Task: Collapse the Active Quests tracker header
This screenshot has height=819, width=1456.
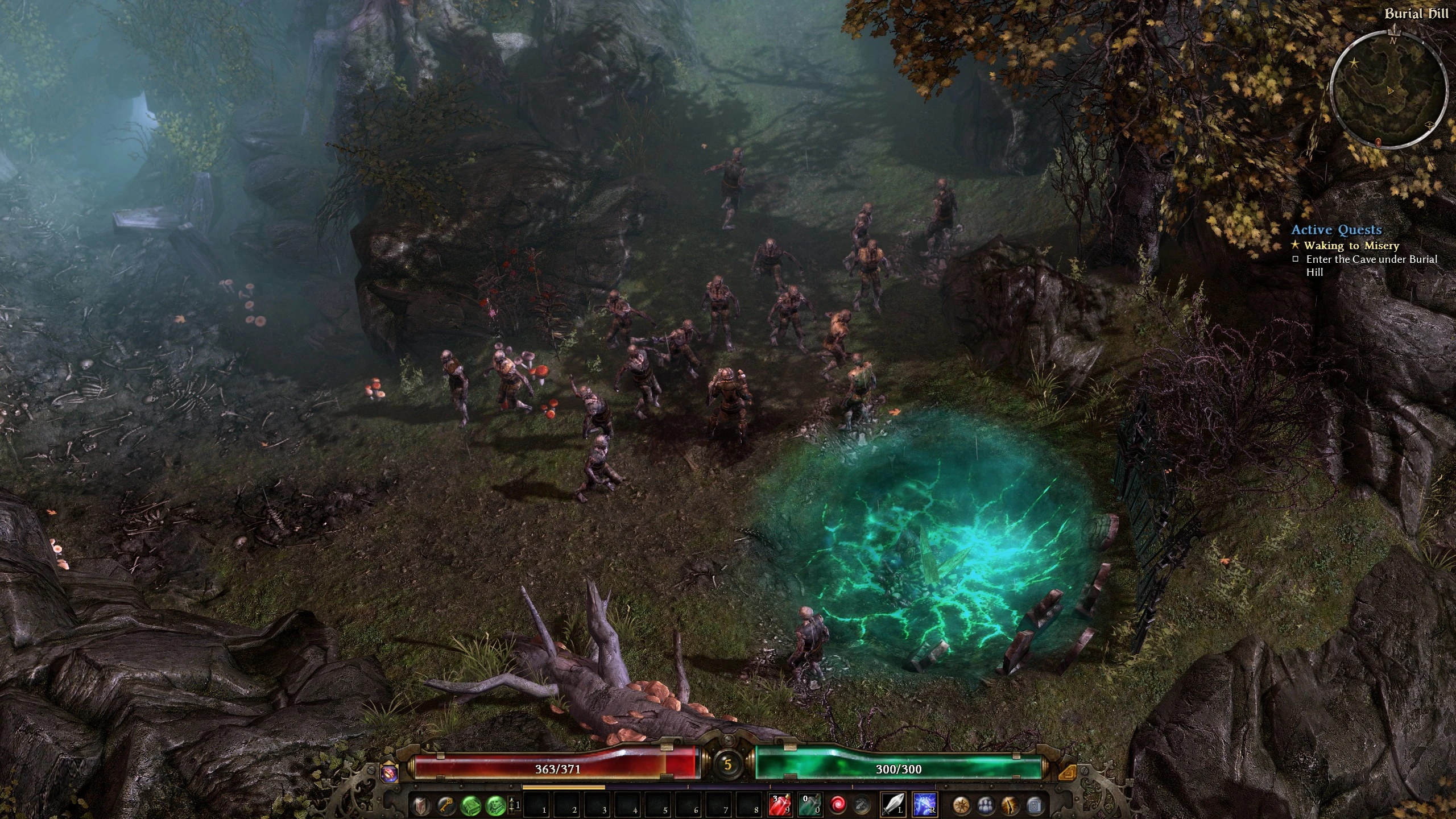Action: 1337,230
